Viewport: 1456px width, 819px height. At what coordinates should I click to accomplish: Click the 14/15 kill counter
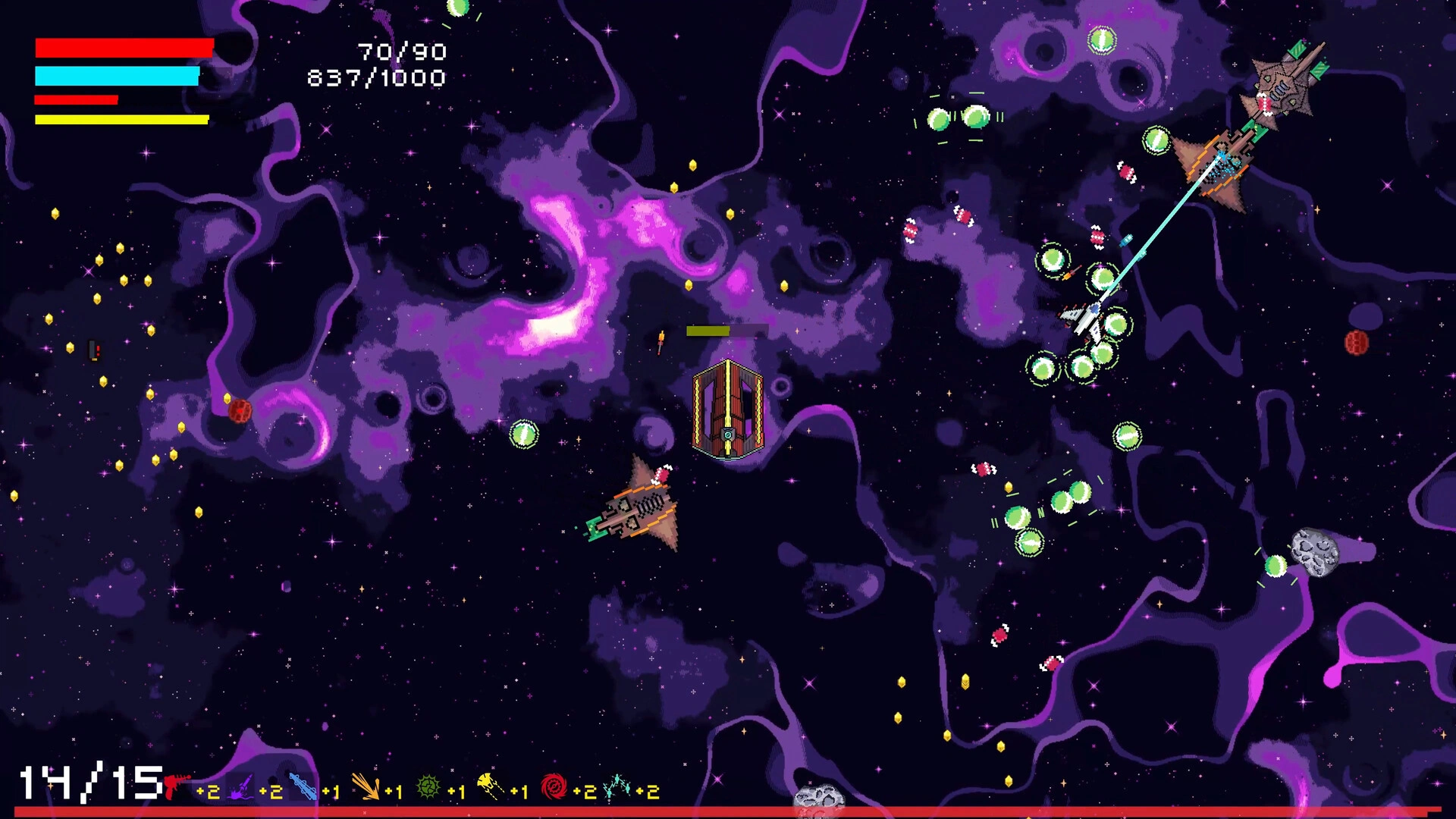point(86,782)
